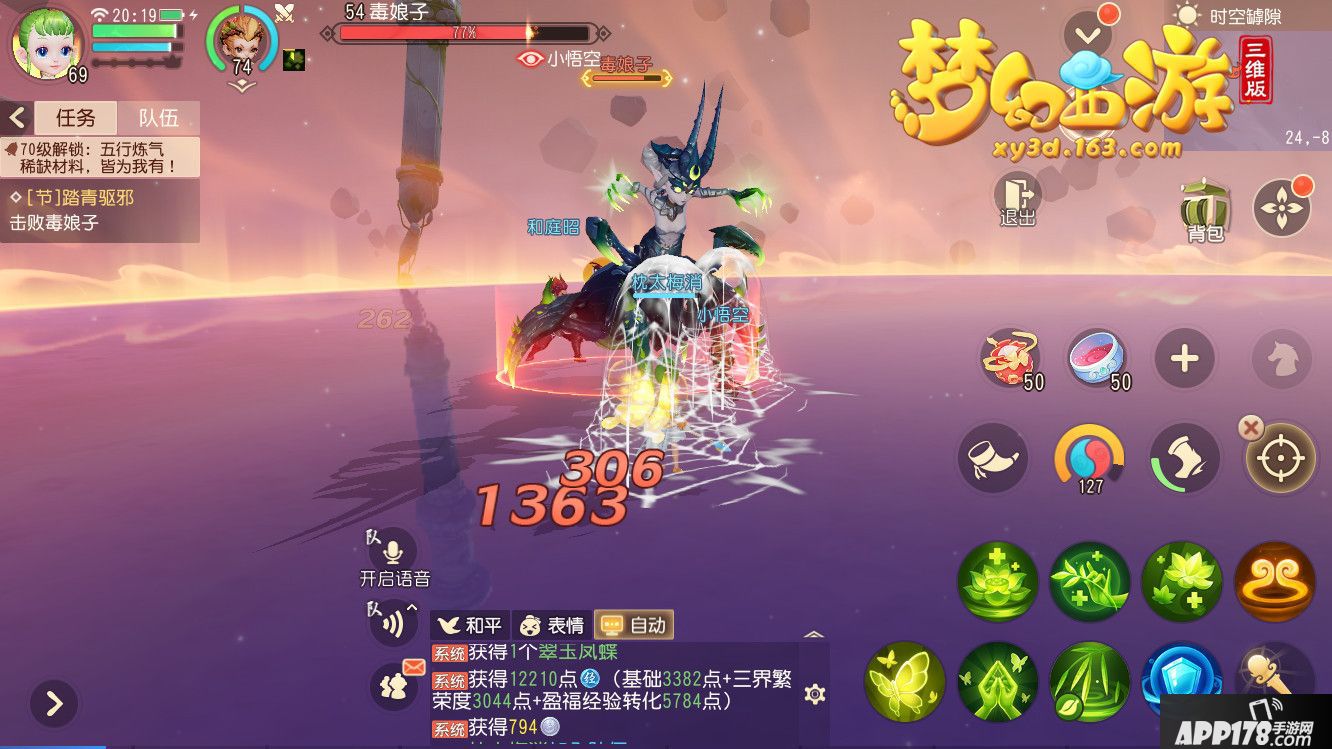Use the red pouch item showing 50

(x=1012, y=357)
